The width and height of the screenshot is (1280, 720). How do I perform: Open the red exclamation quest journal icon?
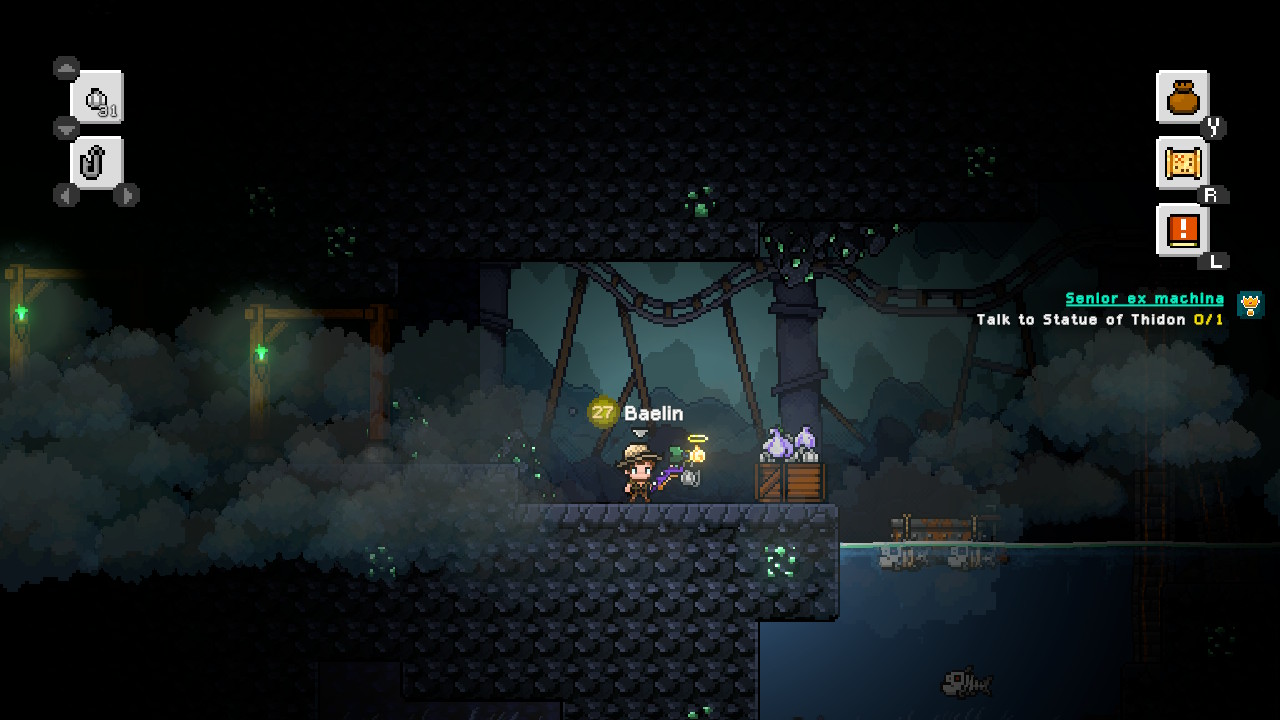coord(1182,228)
